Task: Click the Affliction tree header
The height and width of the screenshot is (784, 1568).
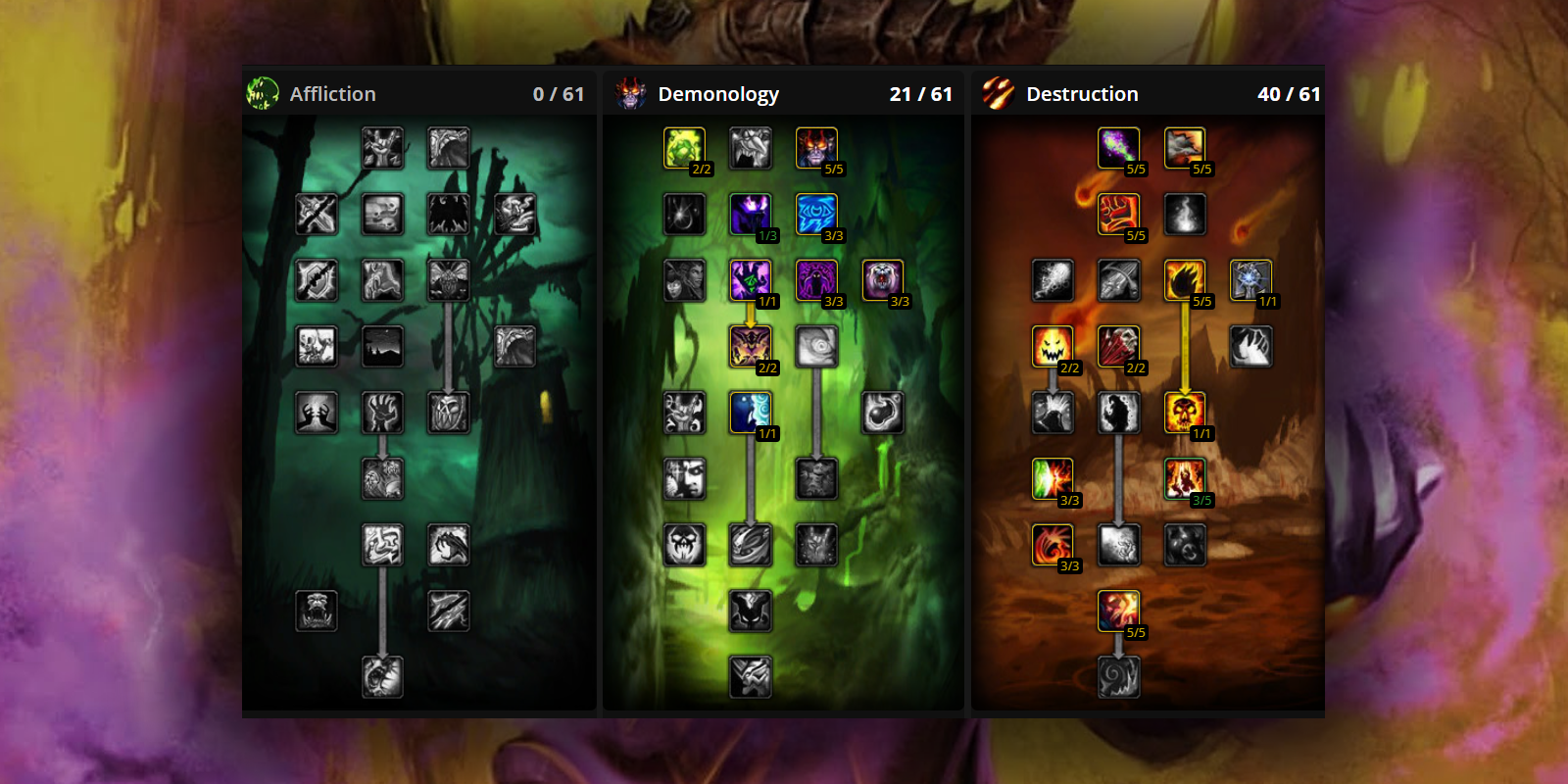Action: click(x=333, y=93)
